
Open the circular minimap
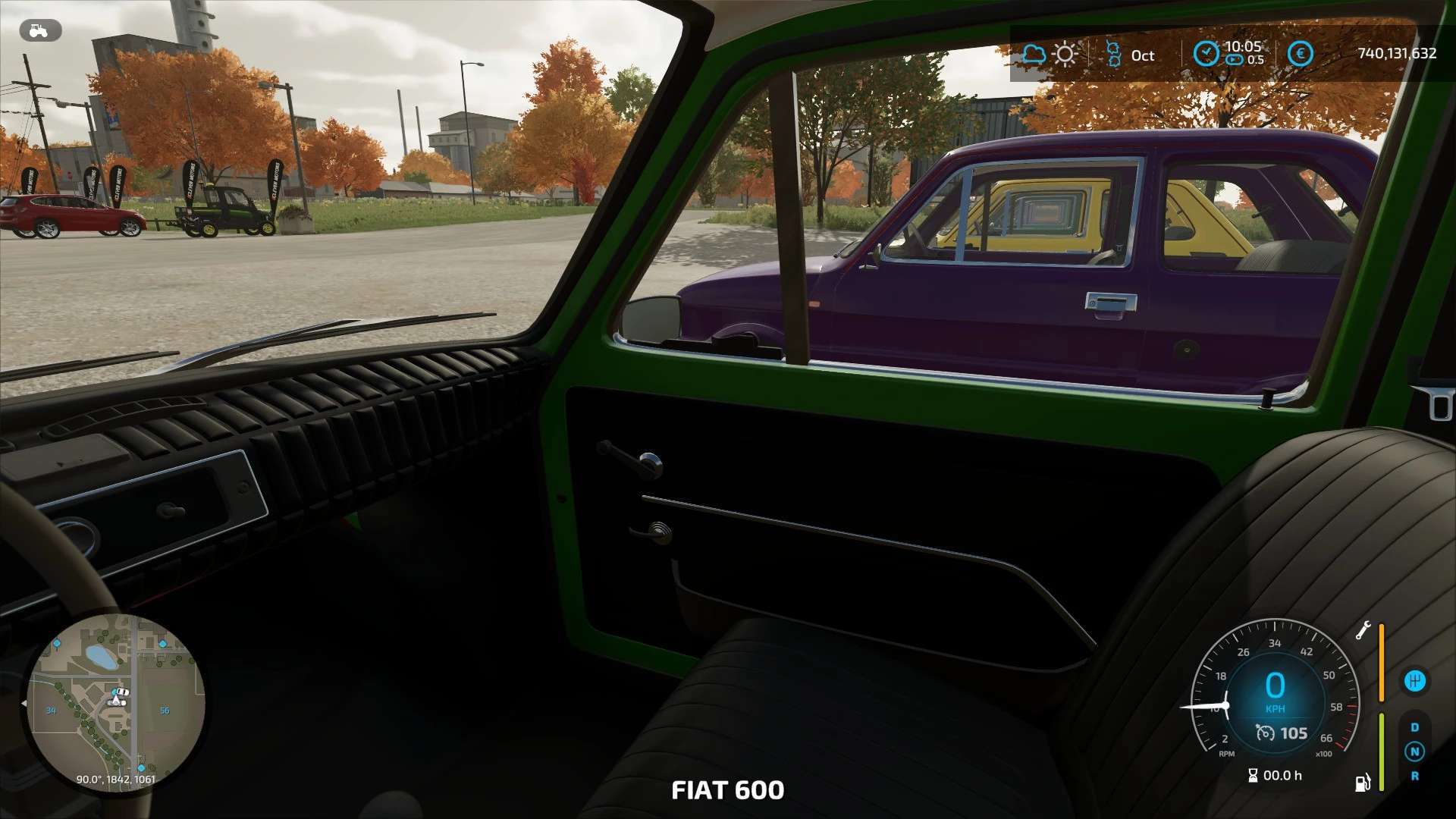pos(115,704)
